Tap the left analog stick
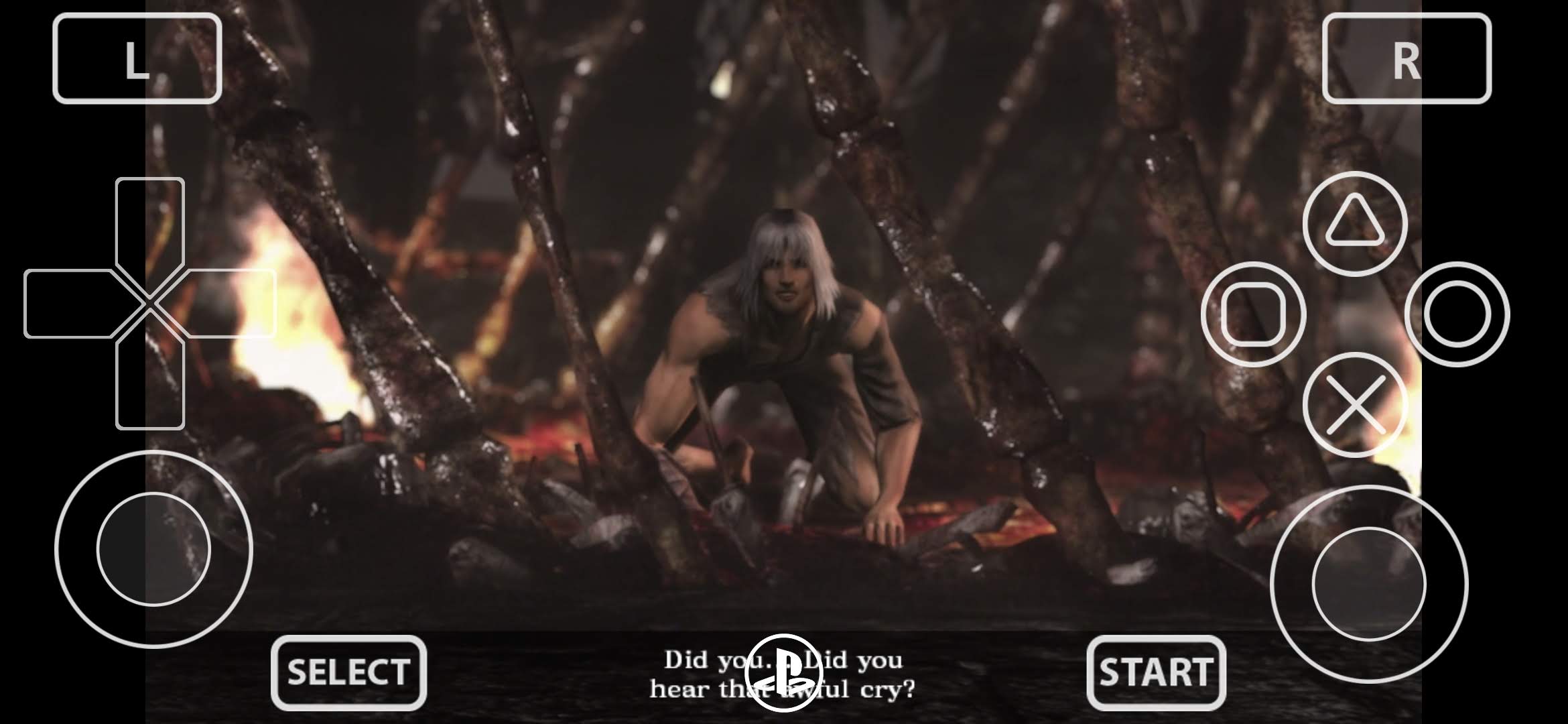This screenshot has width=1568, height=724. (153, 549)
